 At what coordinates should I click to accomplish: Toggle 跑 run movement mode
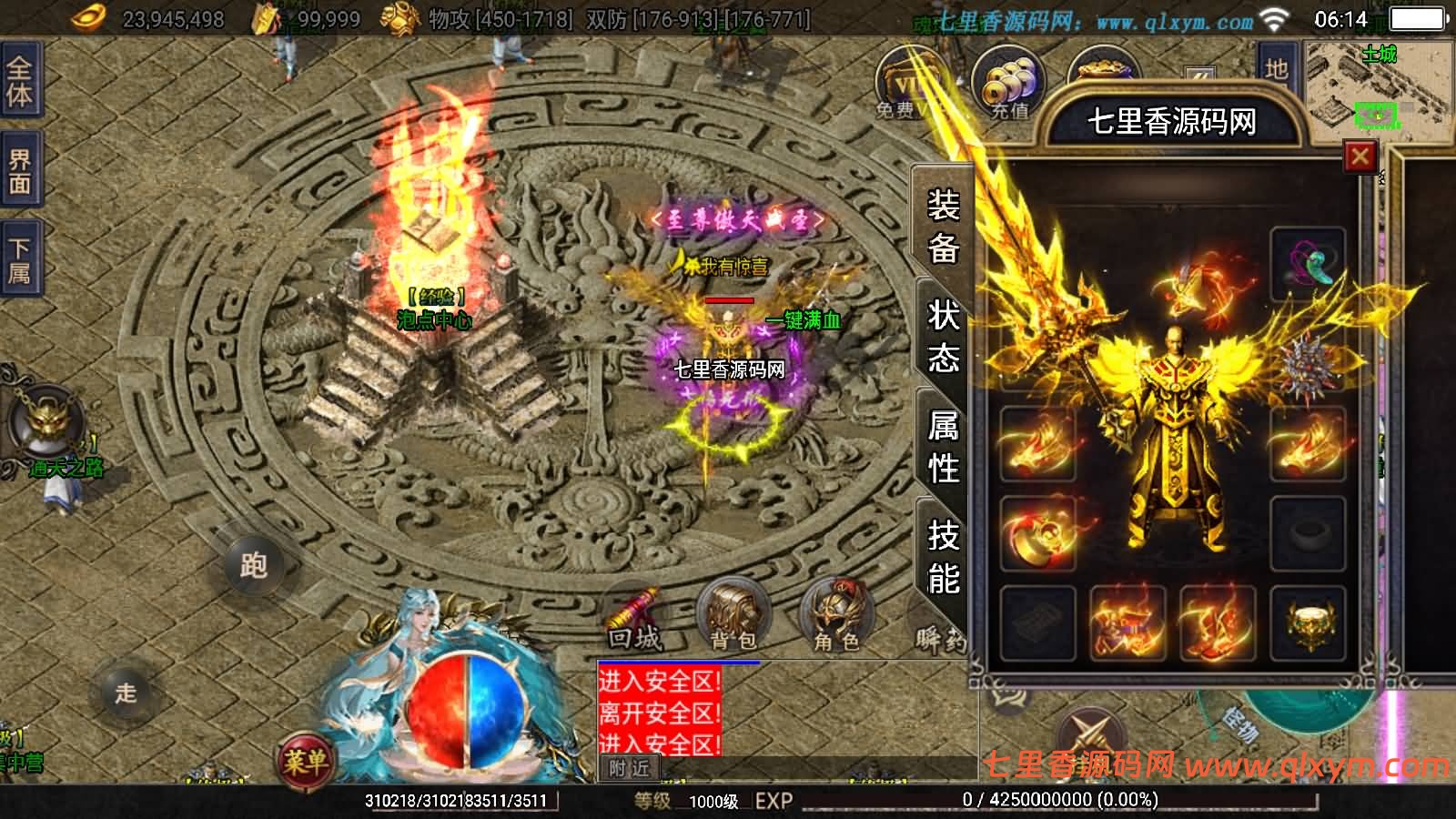[x=255, y=564]
